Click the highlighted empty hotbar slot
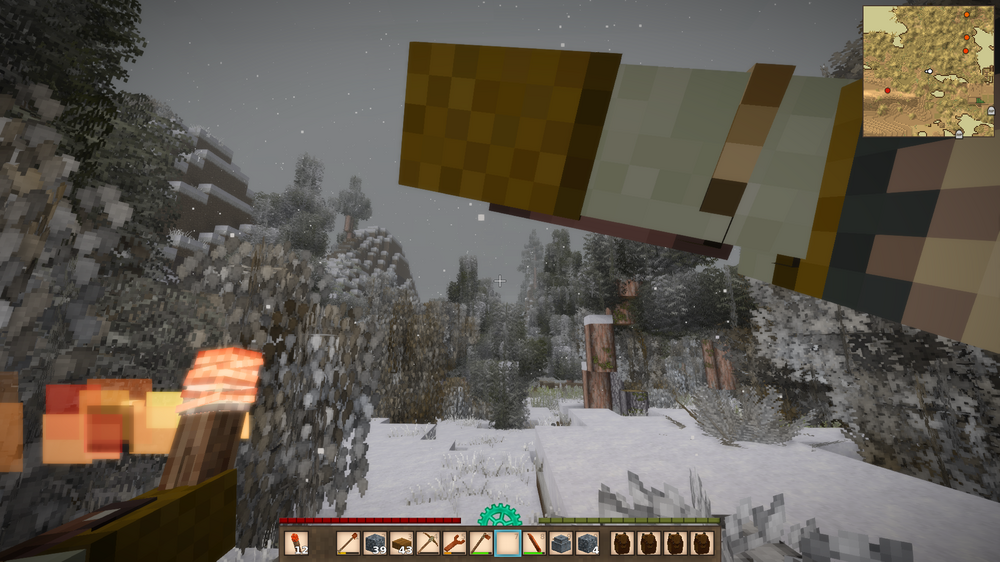The width and height of the screenshot is (1000, 562). click(508, 544)
